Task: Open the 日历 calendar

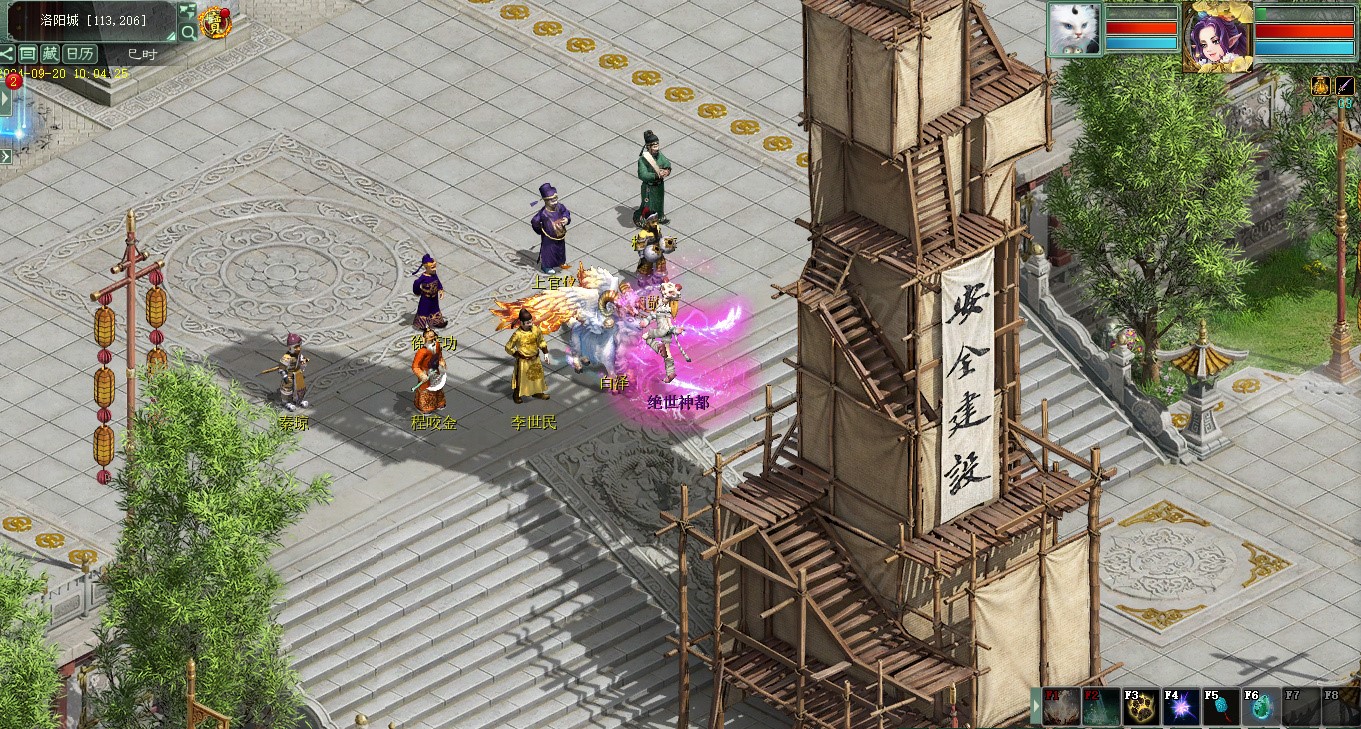Action: click(80, 54)
